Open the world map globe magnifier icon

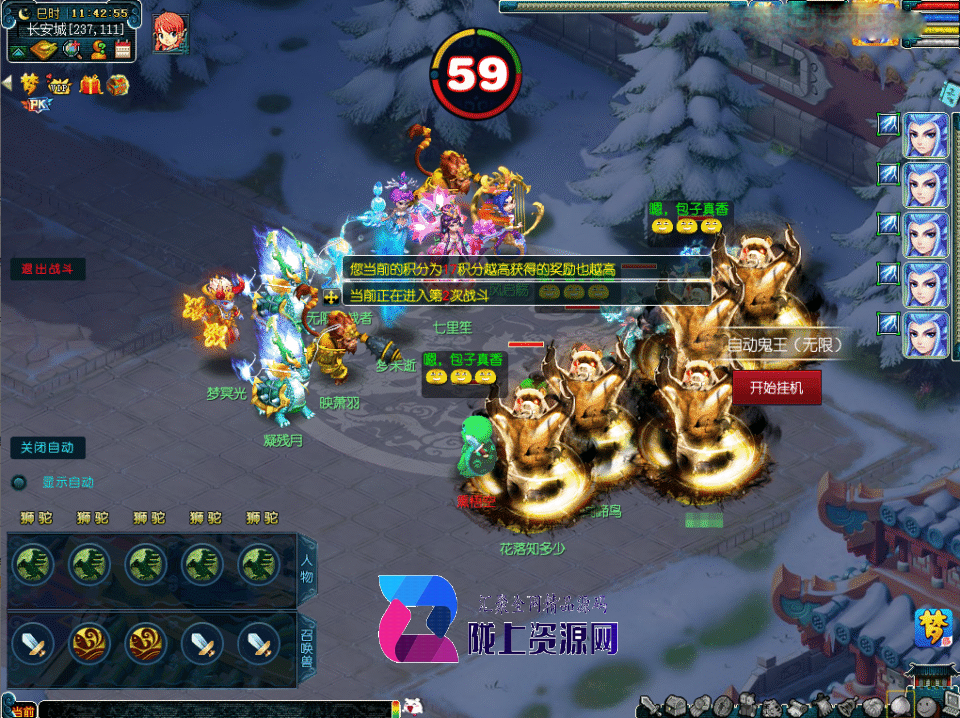(x=72, y=49)
